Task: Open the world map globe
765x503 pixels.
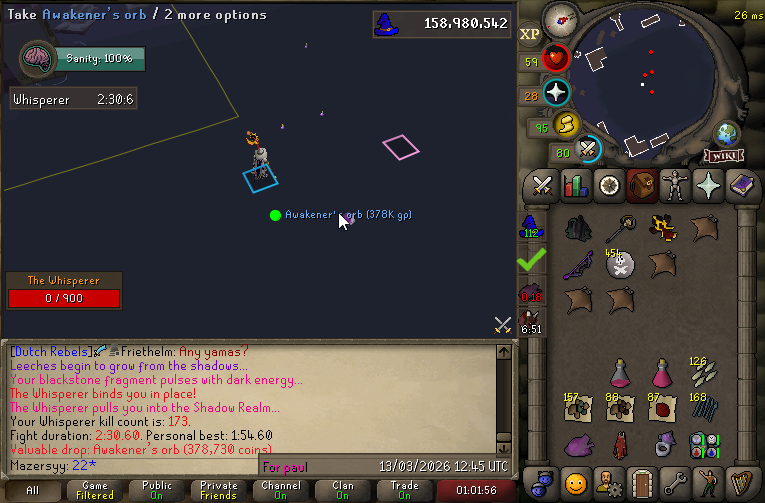Action: coord(727,134)
